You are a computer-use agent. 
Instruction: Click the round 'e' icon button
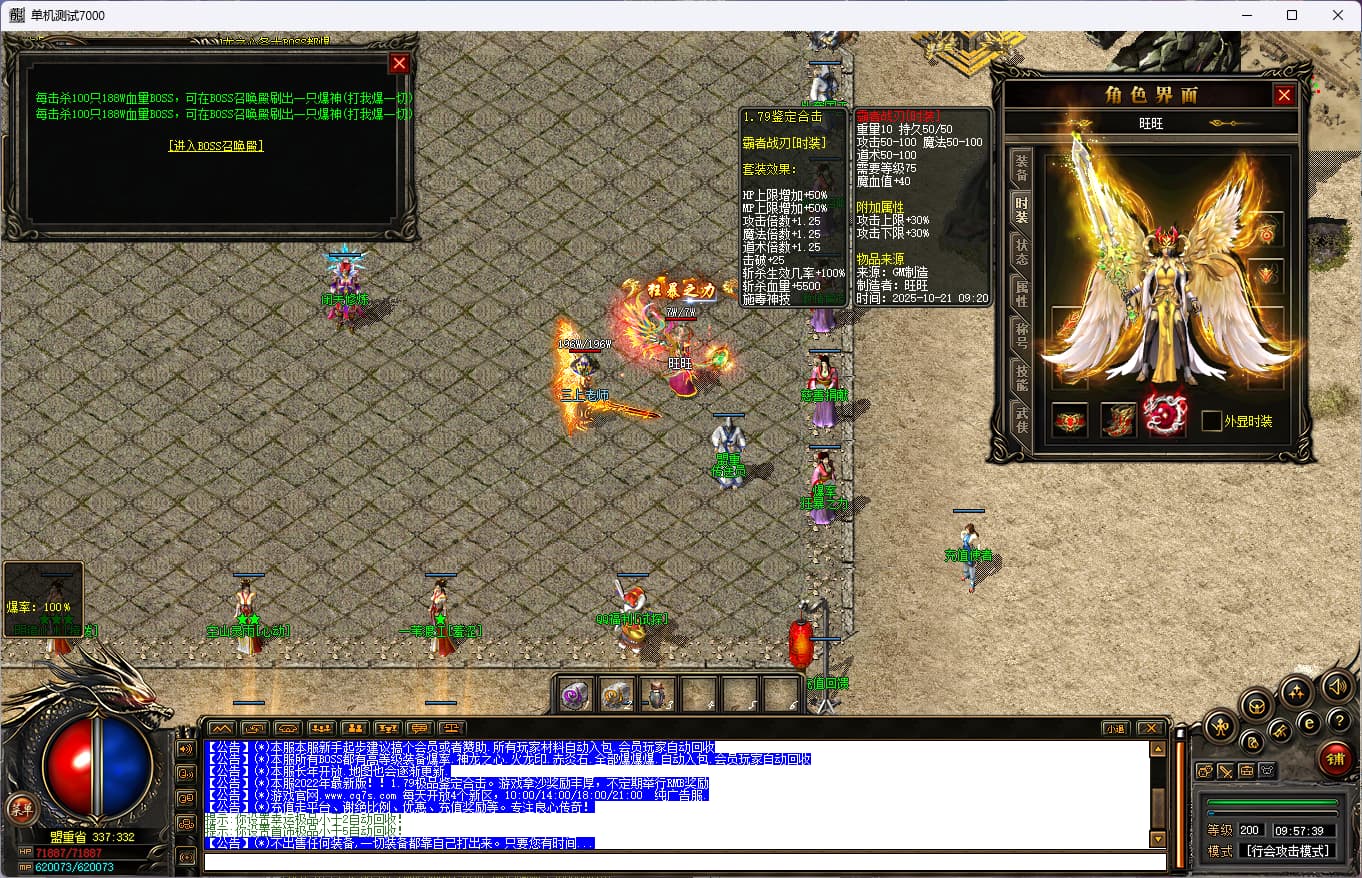(x=1309, y=723)
